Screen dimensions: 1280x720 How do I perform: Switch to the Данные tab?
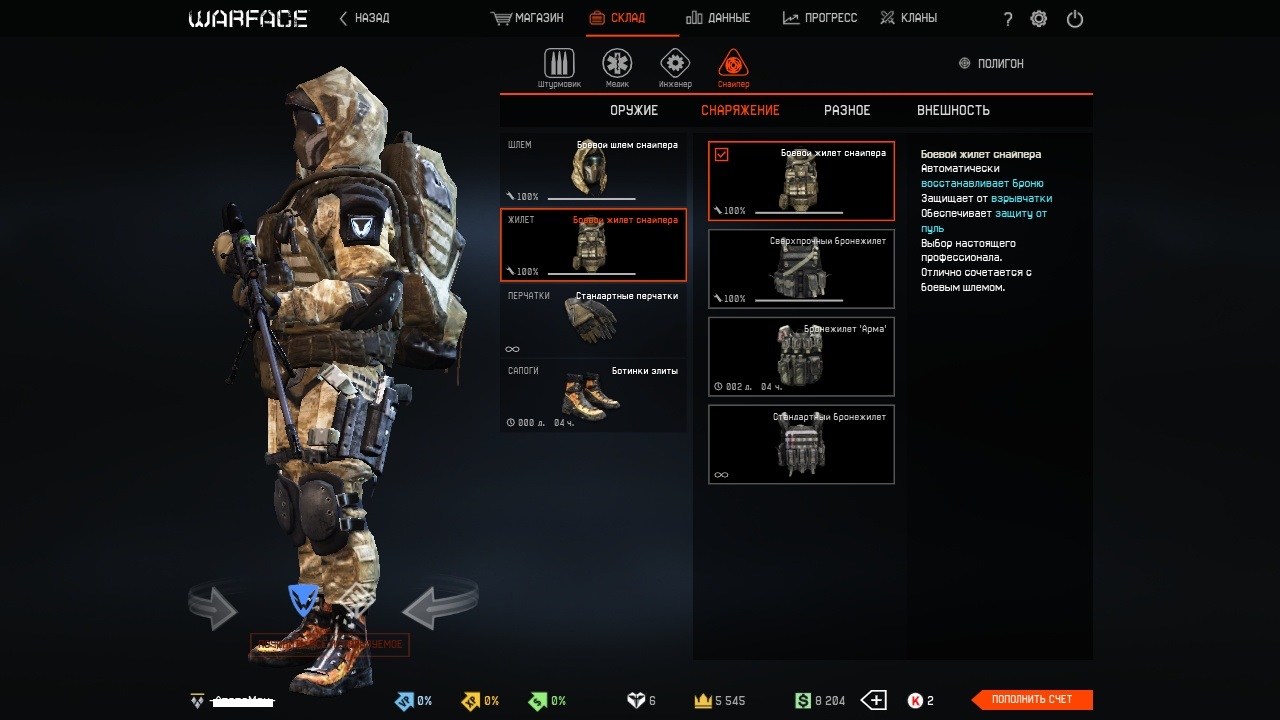click(718, 18)
